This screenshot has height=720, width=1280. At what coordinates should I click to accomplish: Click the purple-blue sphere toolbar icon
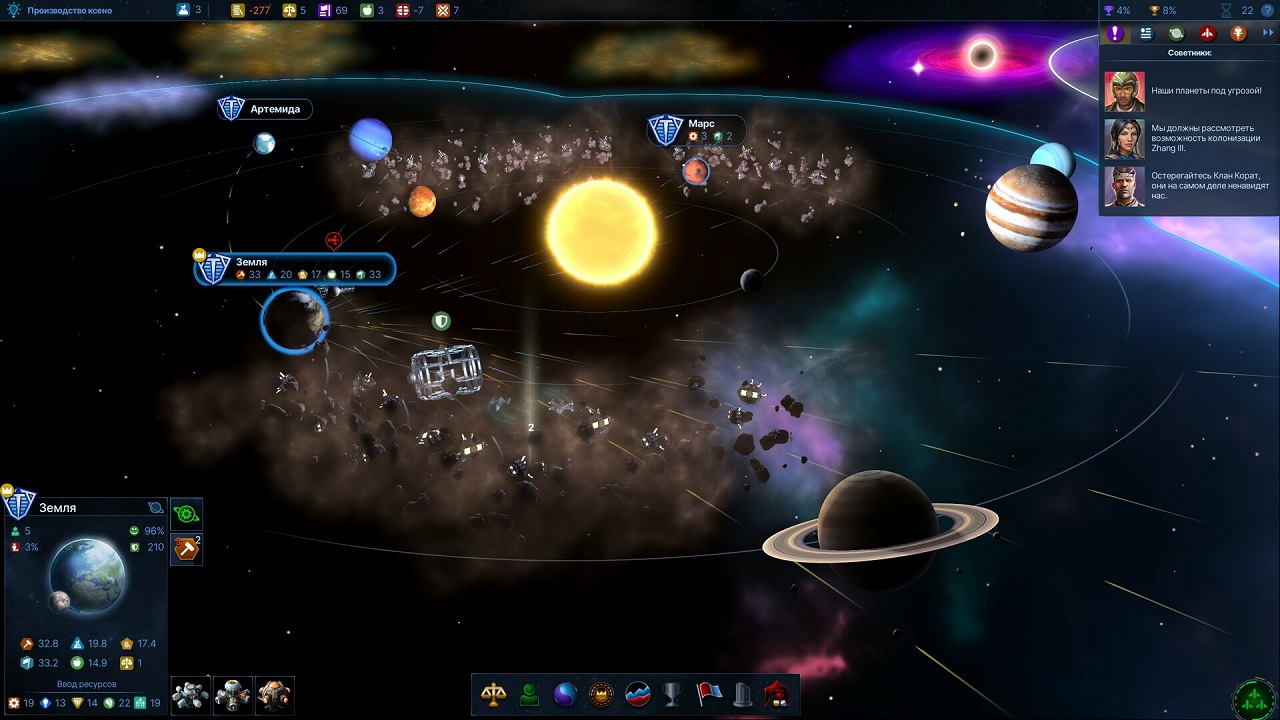565,695
